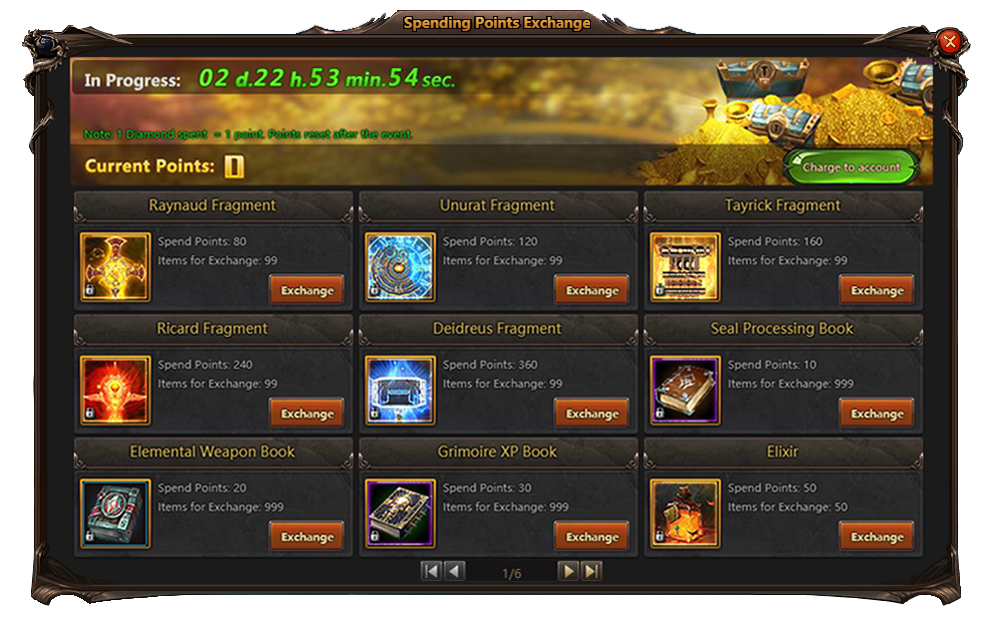This screenshot has height=623, width=985.
Task: Exchange points for Elemental Weapon Book
Action: 307,536
